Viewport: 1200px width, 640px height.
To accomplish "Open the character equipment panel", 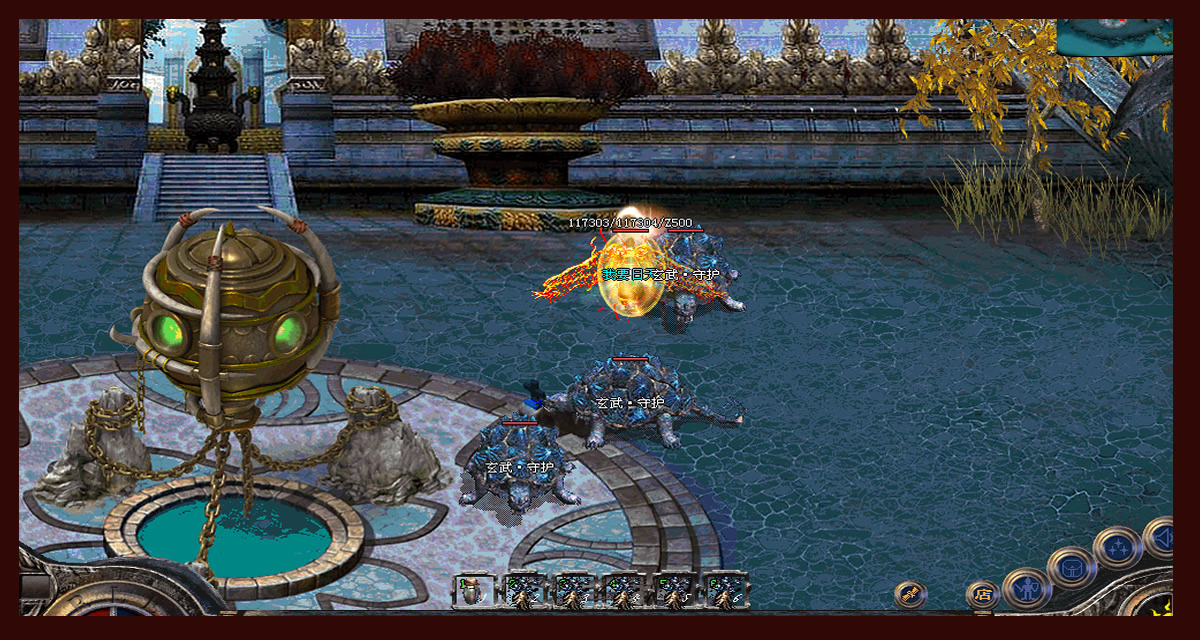I will [x=1026, y=587].
